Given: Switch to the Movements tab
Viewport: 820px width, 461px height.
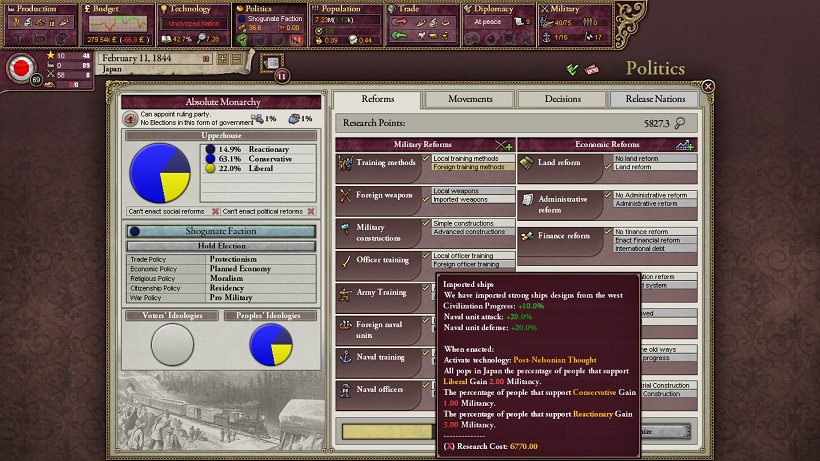Looking at the screenshot, I should [469, 99].
